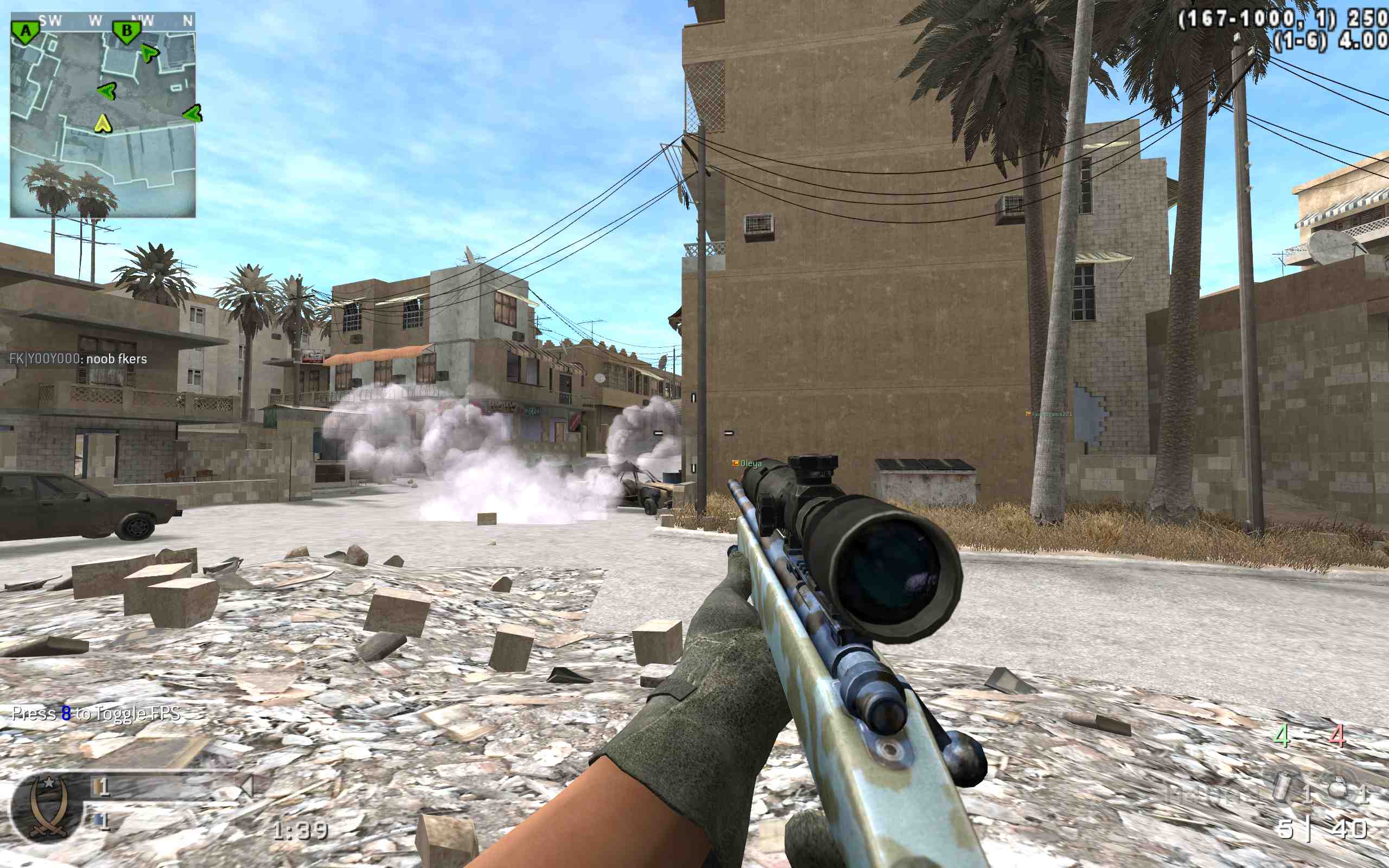Click the minimap in the corner
Image resolution: width=1389 pixels, height=868 pixels.
tap(103, 115)
